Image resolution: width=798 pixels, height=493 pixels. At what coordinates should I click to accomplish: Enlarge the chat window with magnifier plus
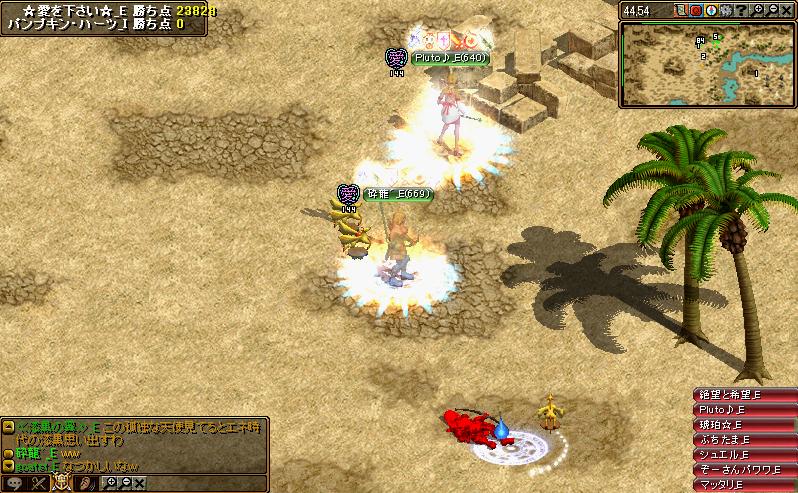coord(112,483)
